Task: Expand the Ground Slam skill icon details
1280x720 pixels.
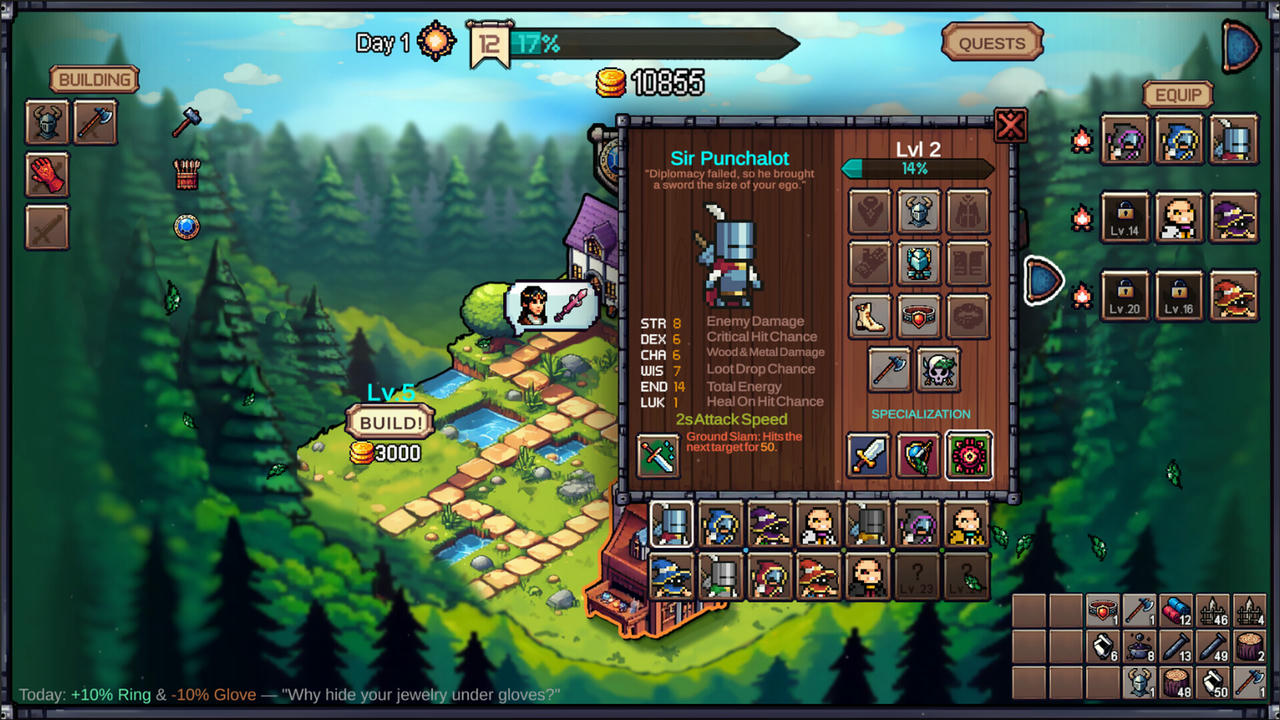Action: click(x=657, y=453)
